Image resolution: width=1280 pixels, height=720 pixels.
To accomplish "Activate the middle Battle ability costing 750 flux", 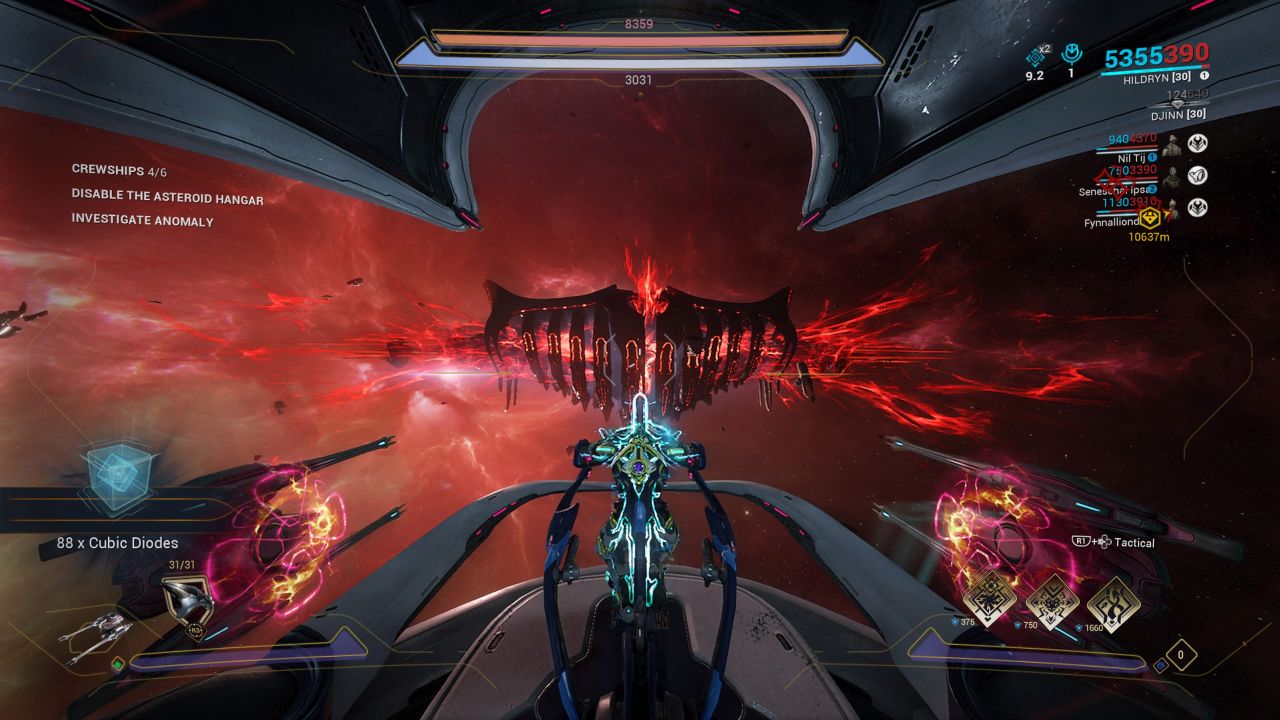I will click(1055, 604).
